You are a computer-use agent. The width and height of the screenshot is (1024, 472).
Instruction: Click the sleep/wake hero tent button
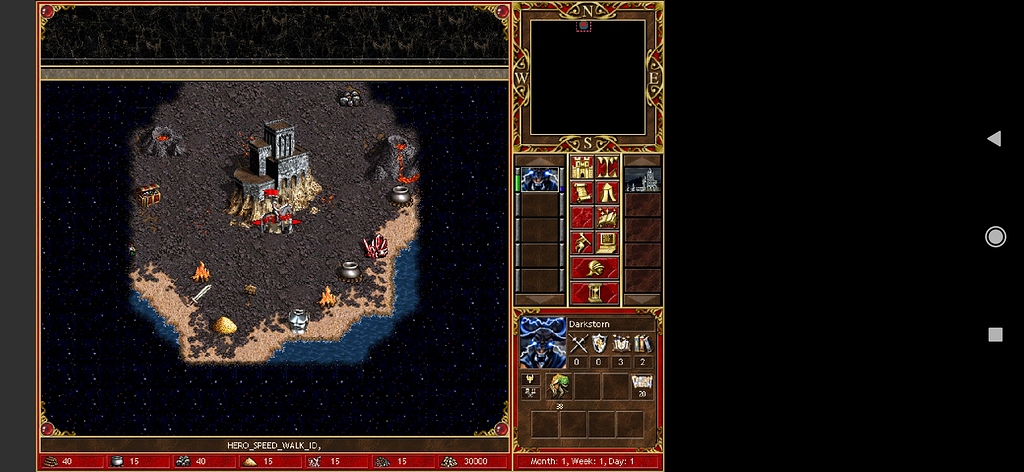pos(607,192)
